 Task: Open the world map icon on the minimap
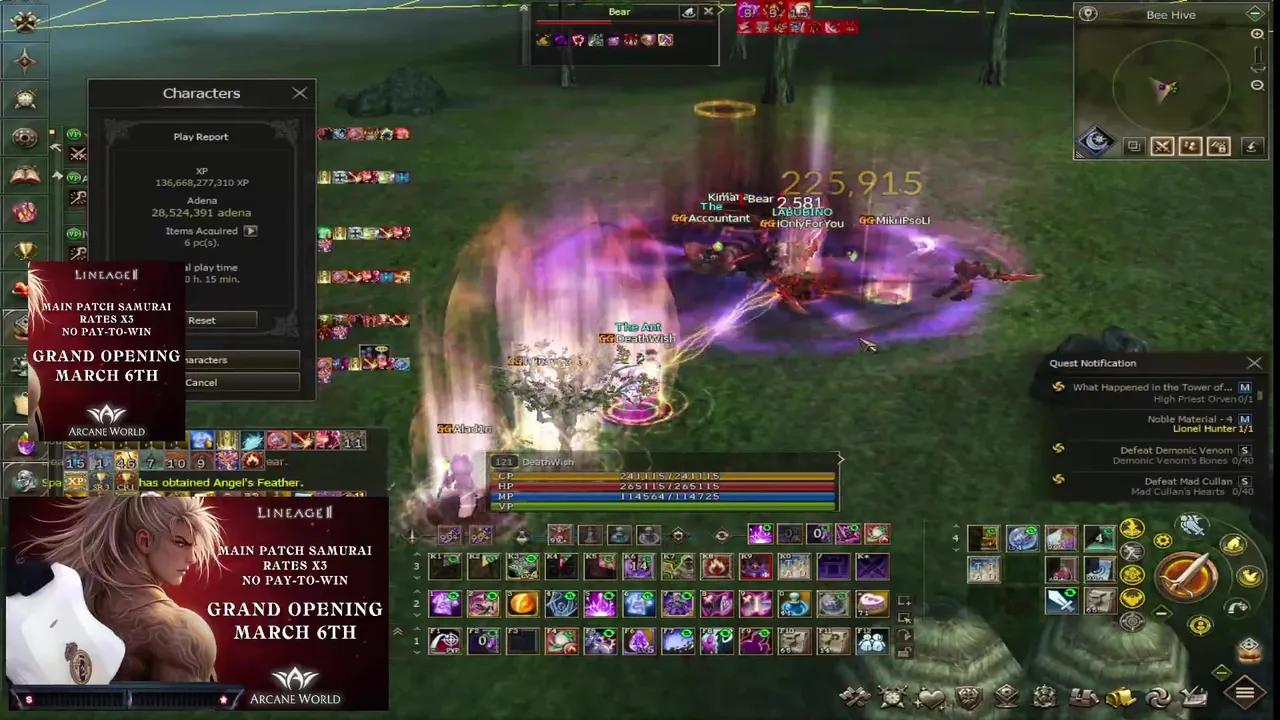(1088, 13)
